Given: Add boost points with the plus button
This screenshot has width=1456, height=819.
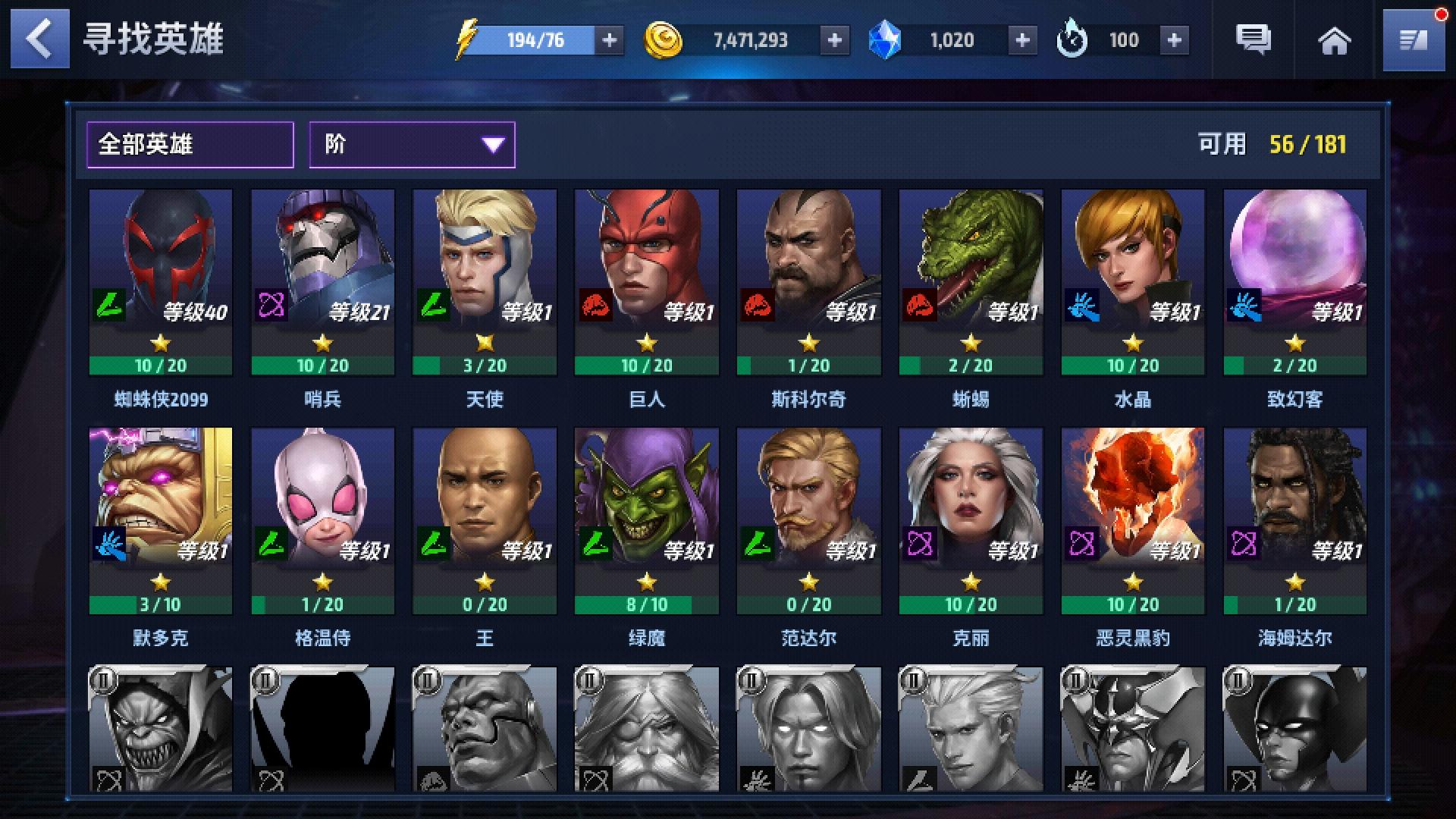Looking at the screenshot, I should click(1174, 40).
